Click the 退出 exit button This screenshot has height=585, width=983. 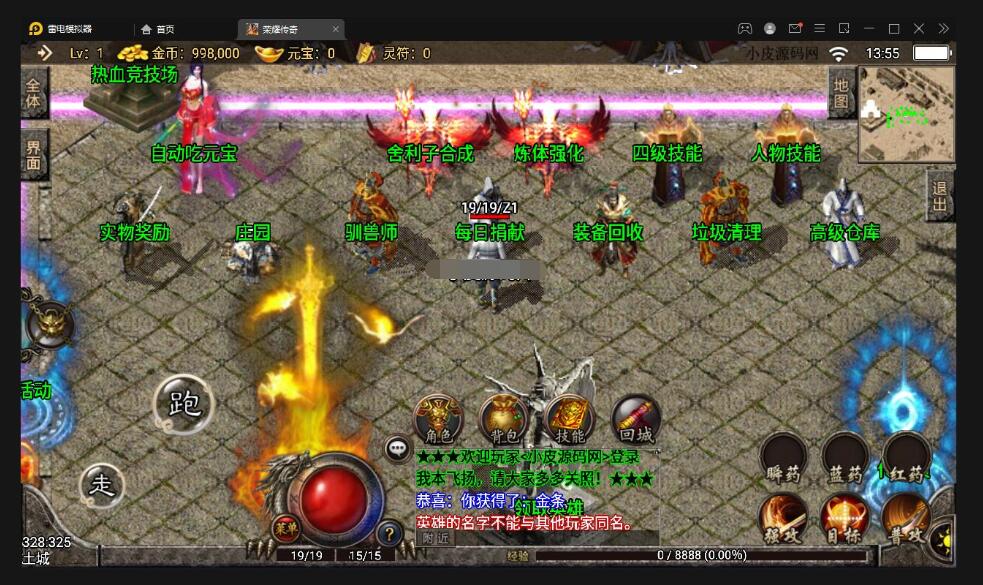[940, 195]
